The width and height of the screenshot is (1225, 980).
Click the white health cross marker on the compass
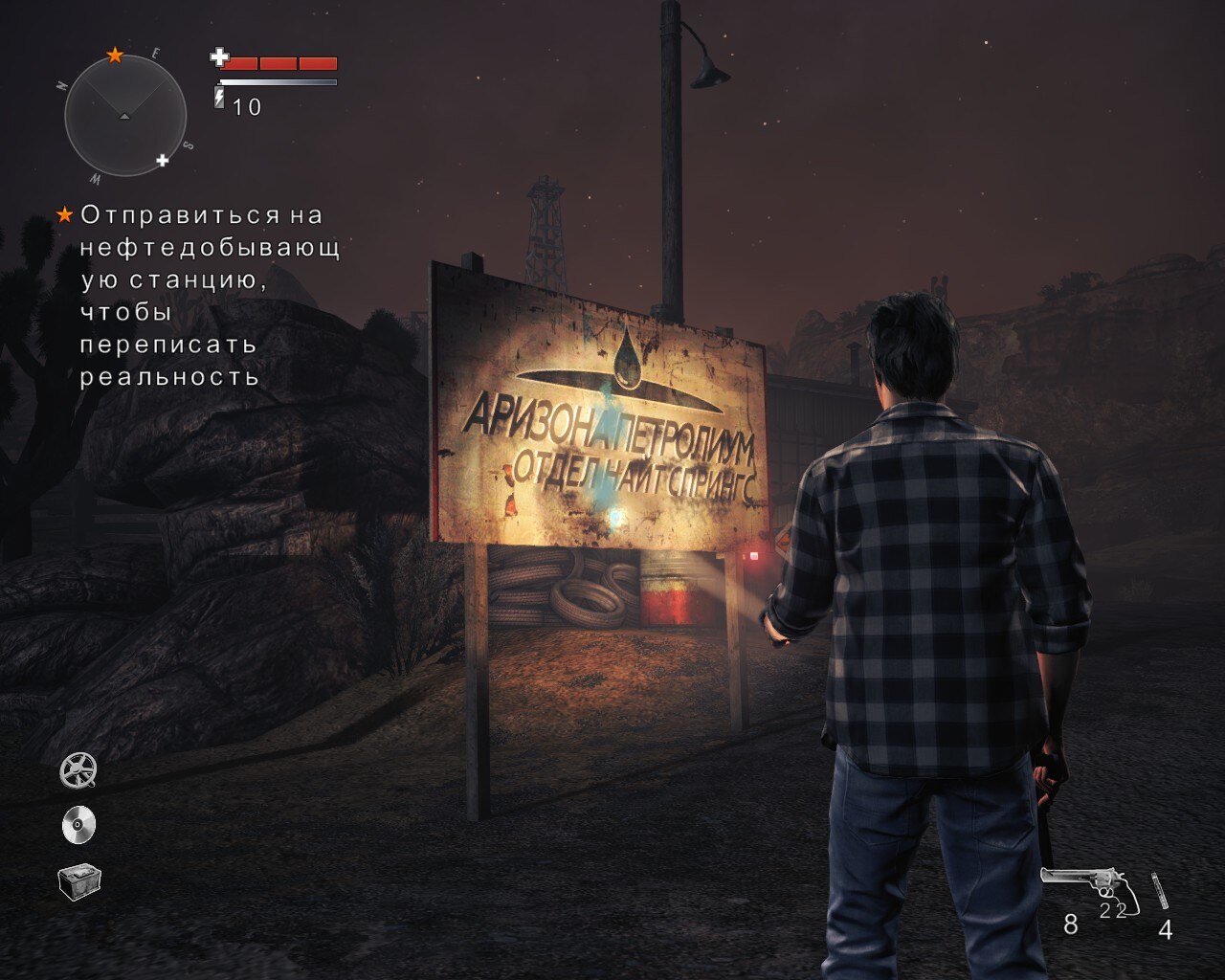163,160
